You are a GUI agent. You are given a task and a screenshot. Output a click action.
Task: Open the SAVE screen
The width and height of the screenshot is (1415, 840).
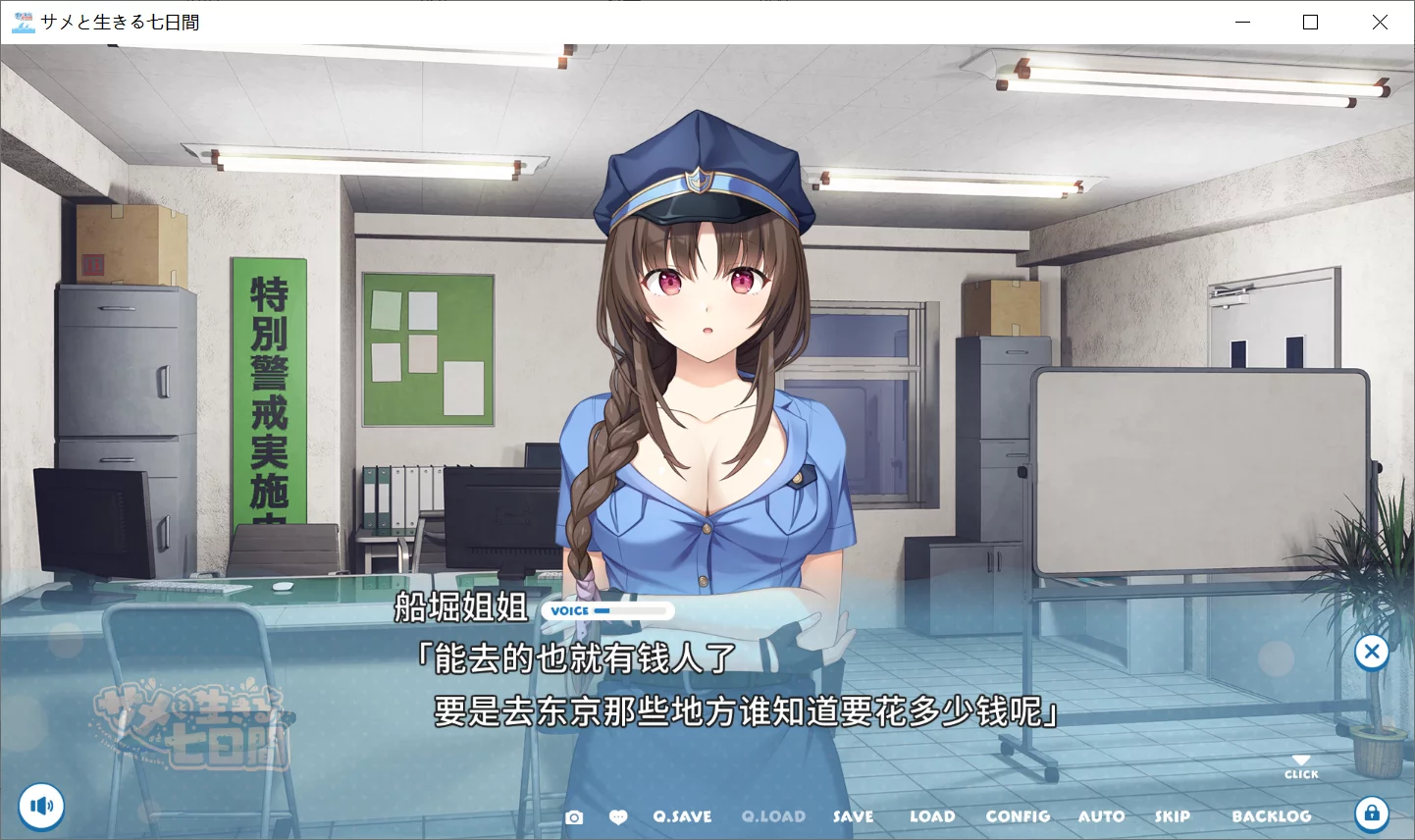pyautogui.click(x=853, y=815)
